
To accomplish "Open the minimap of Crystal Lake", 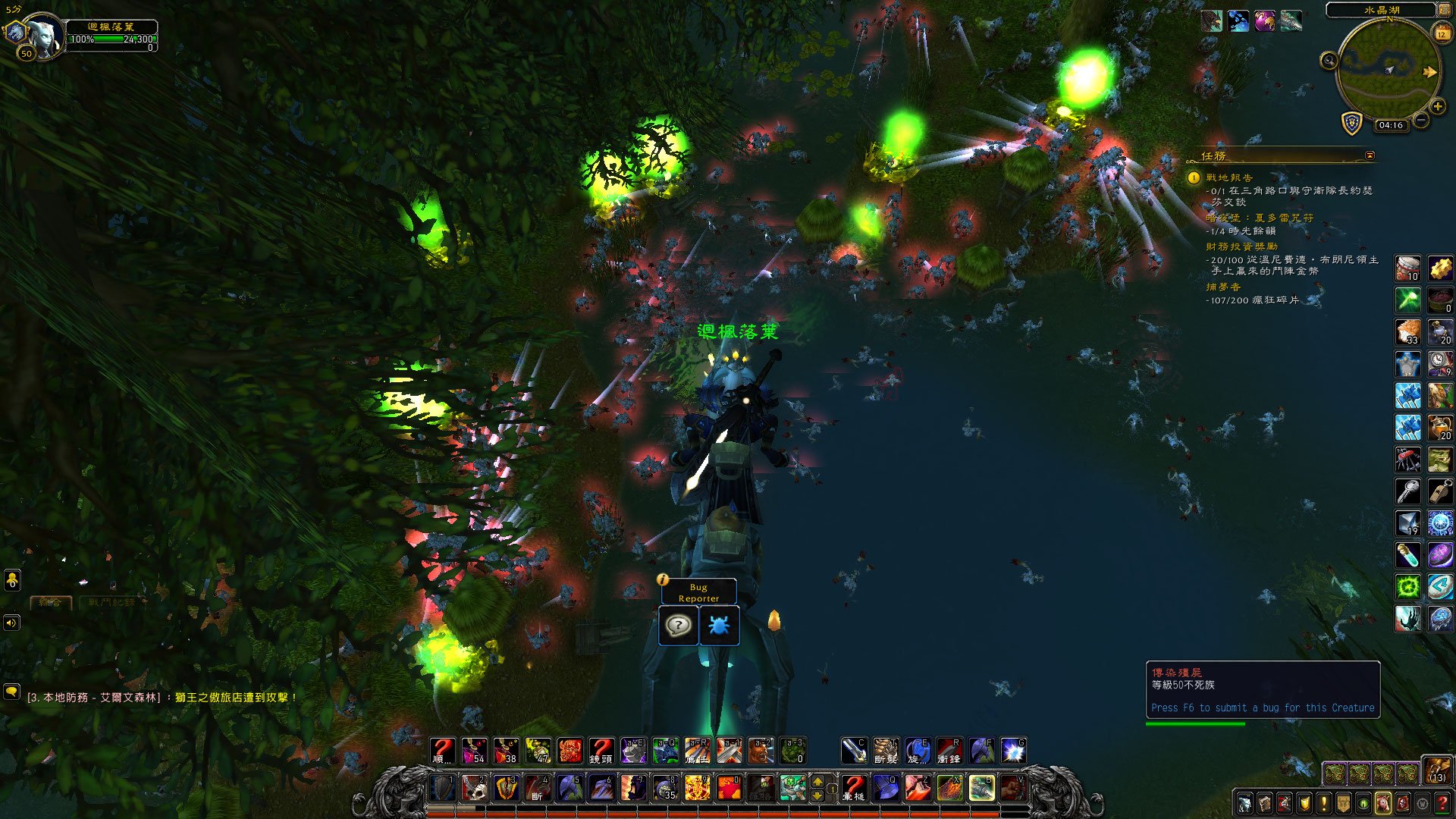I will (1388, 71).
